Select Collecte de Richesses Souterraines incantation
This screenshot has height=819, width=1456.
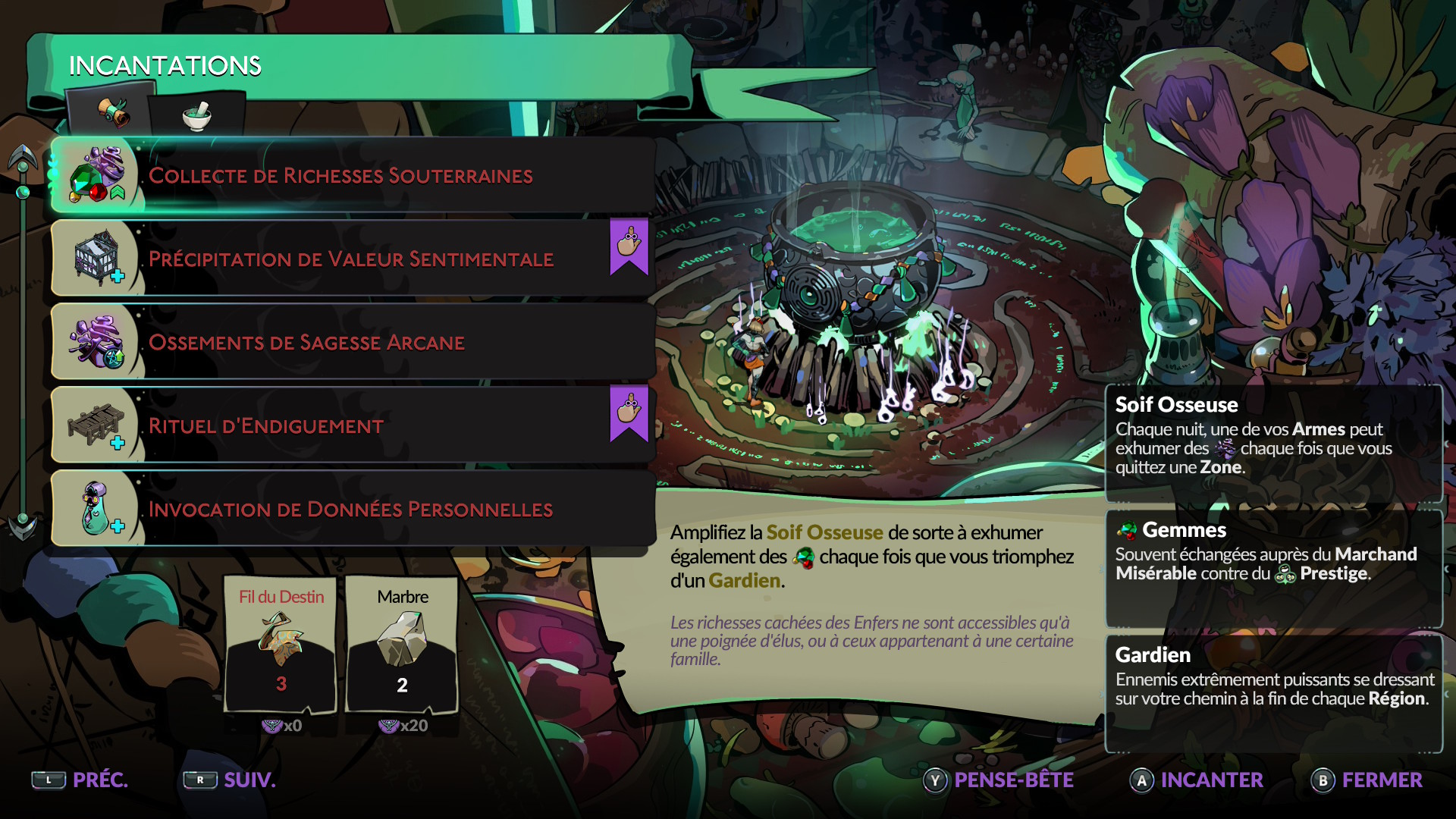pos(353,175)
